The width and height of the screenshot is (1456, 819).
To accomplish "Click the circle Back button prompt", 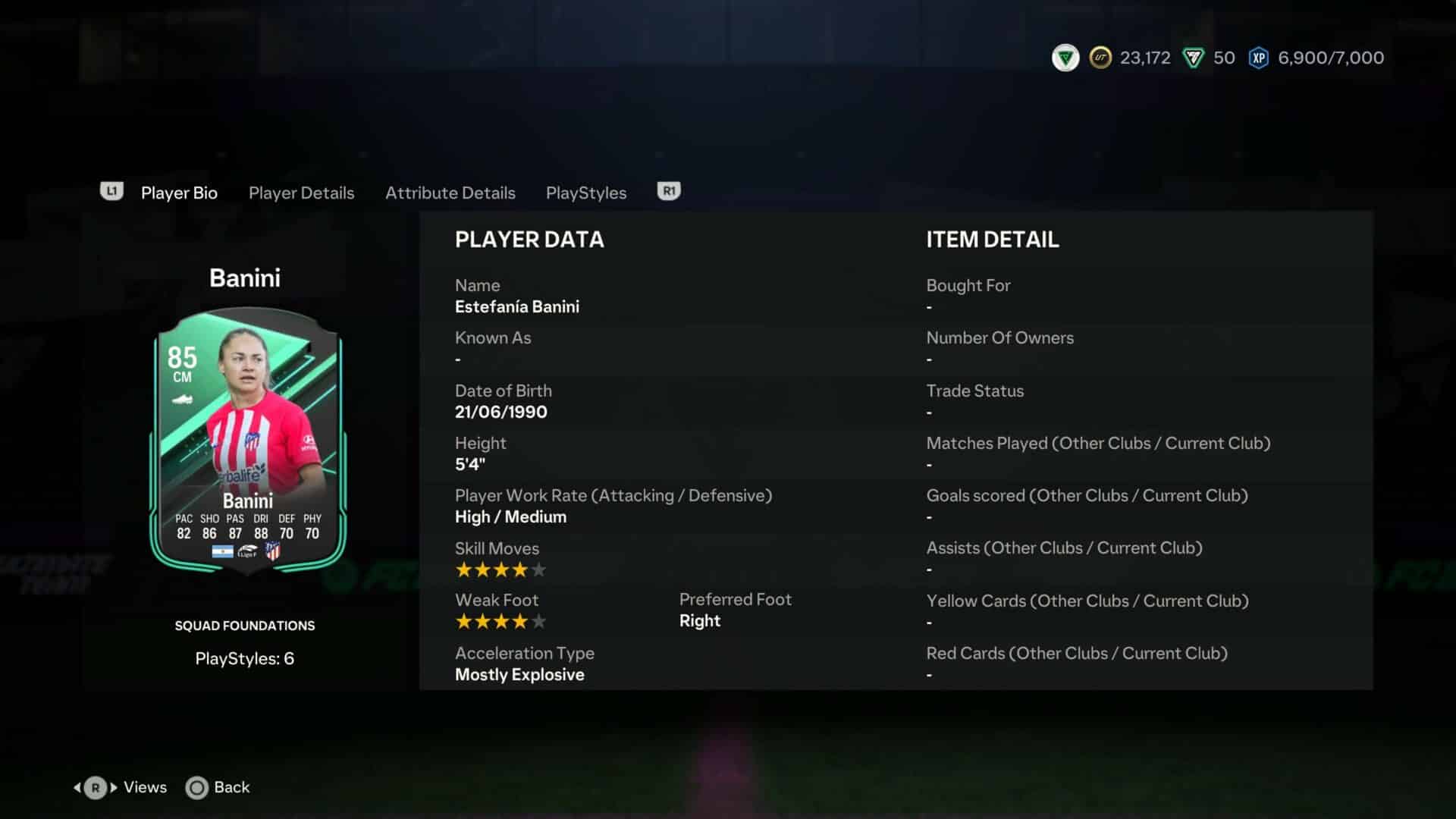I will tap(195, 787).
